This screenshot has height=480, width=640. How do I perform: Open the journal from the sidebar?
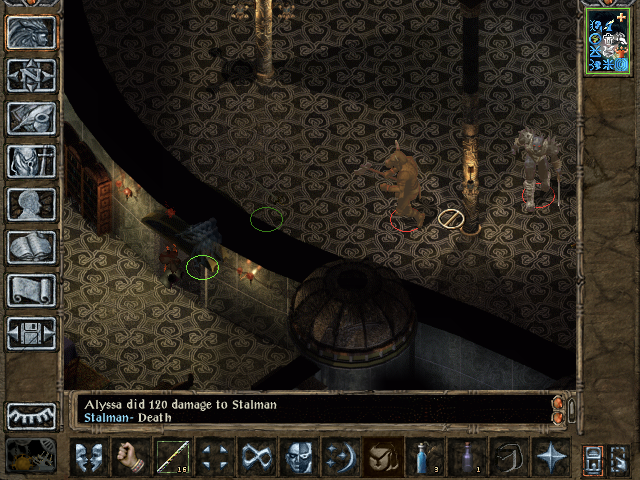click(31, 118)
